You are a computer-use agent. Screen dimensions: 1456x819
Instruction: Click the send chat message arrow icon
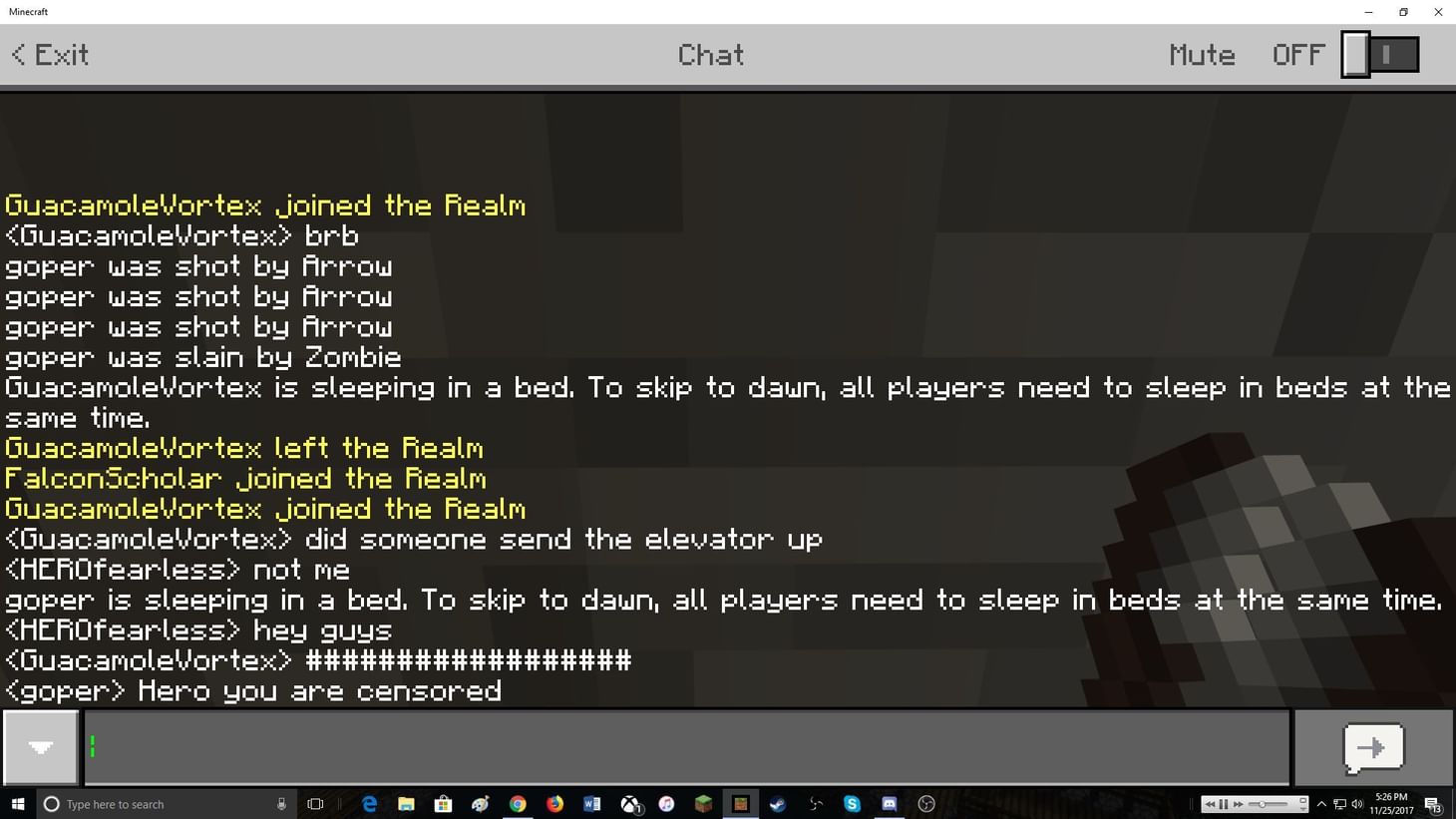point(1374,747)
